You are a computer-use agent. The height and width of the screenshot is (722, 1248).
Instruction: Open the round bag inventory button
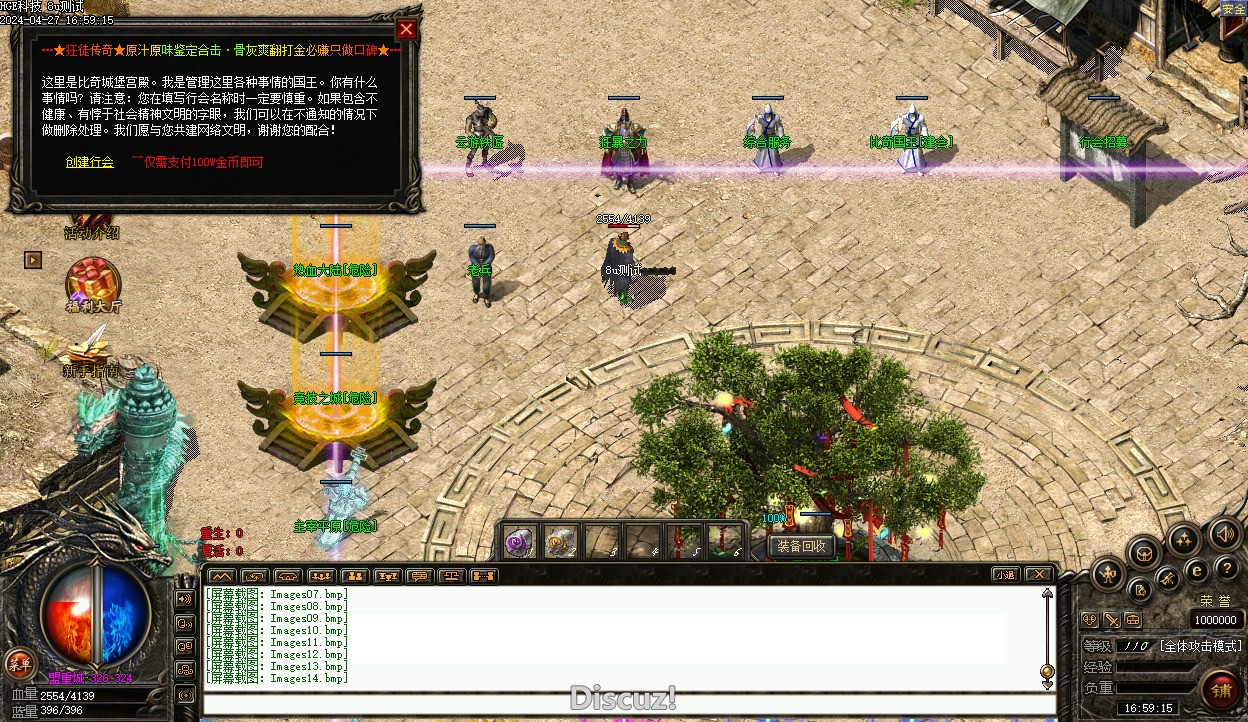tap(1144, 553)
